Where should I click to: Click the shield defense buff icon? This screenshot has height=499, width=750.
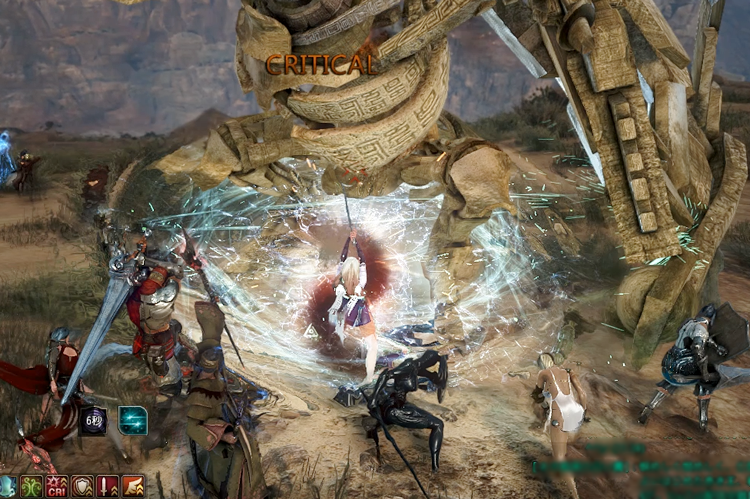coord(82,488)
